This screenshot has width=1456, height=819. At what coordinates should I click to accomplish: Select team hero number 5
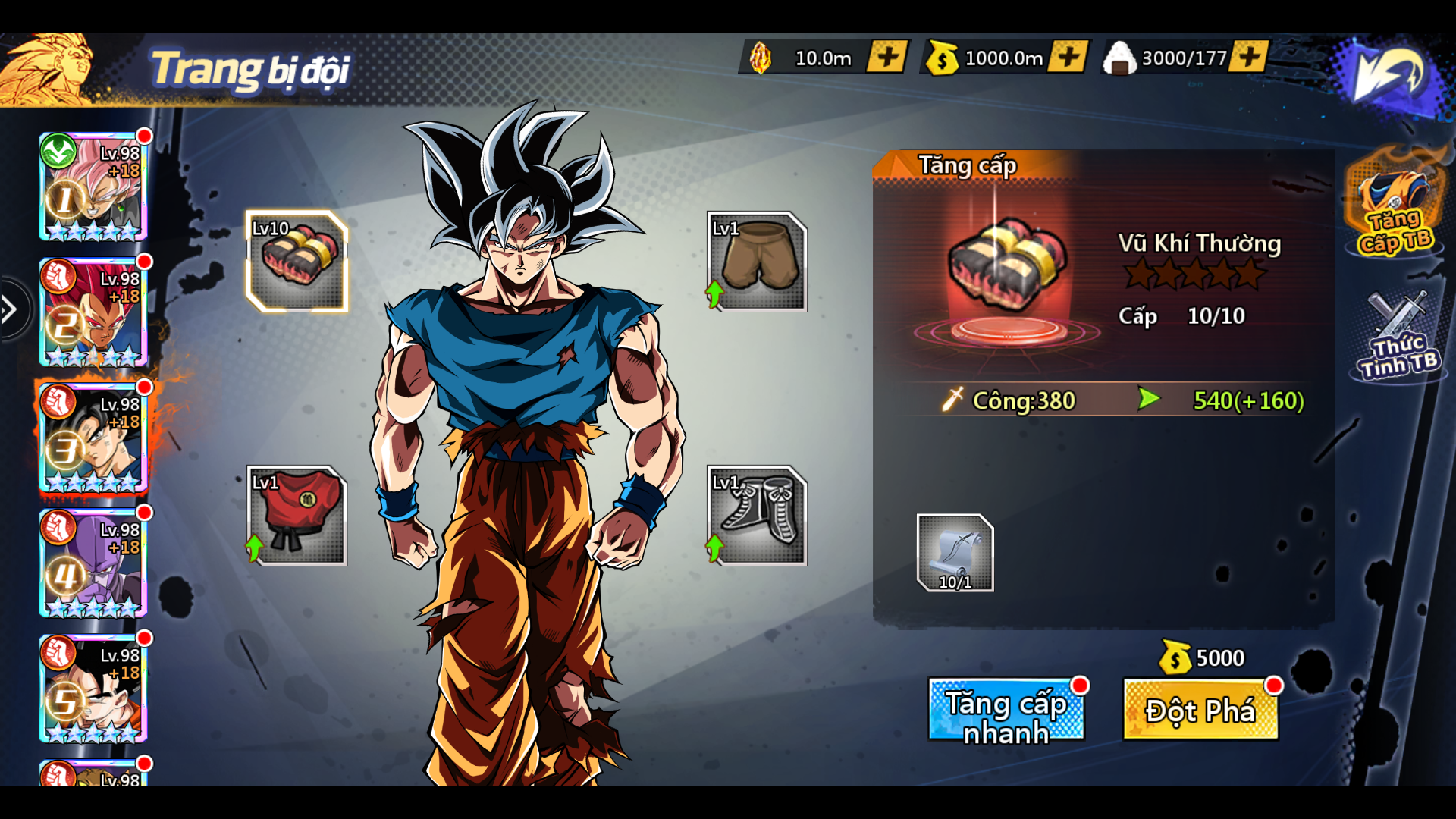(x=93, y=689)
